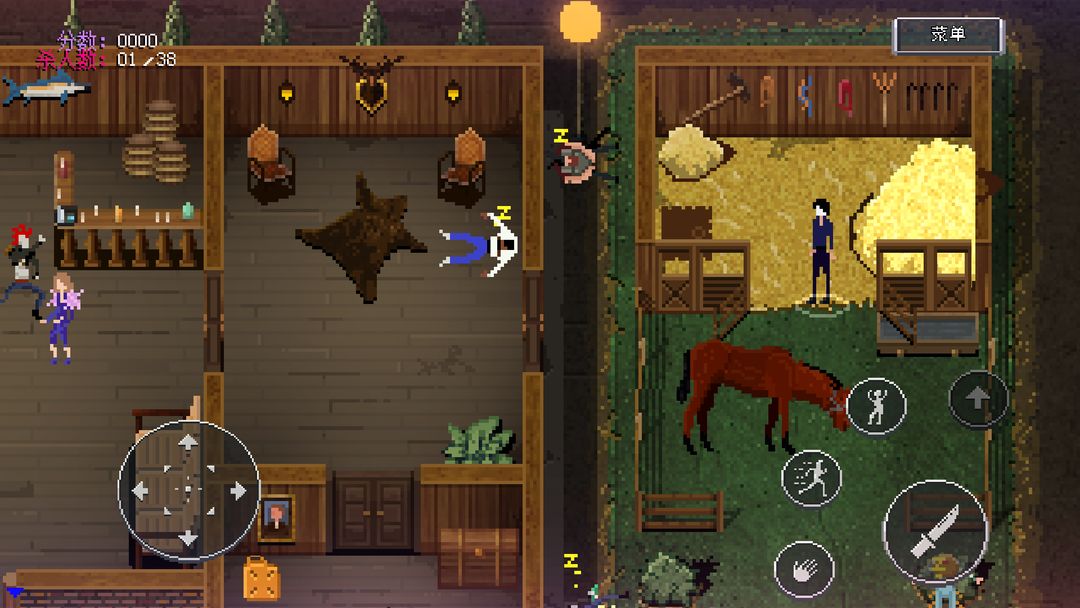Tap the down arrow on the movement pad
Screen dimensions: 1080x608
(x=188, y=538)
